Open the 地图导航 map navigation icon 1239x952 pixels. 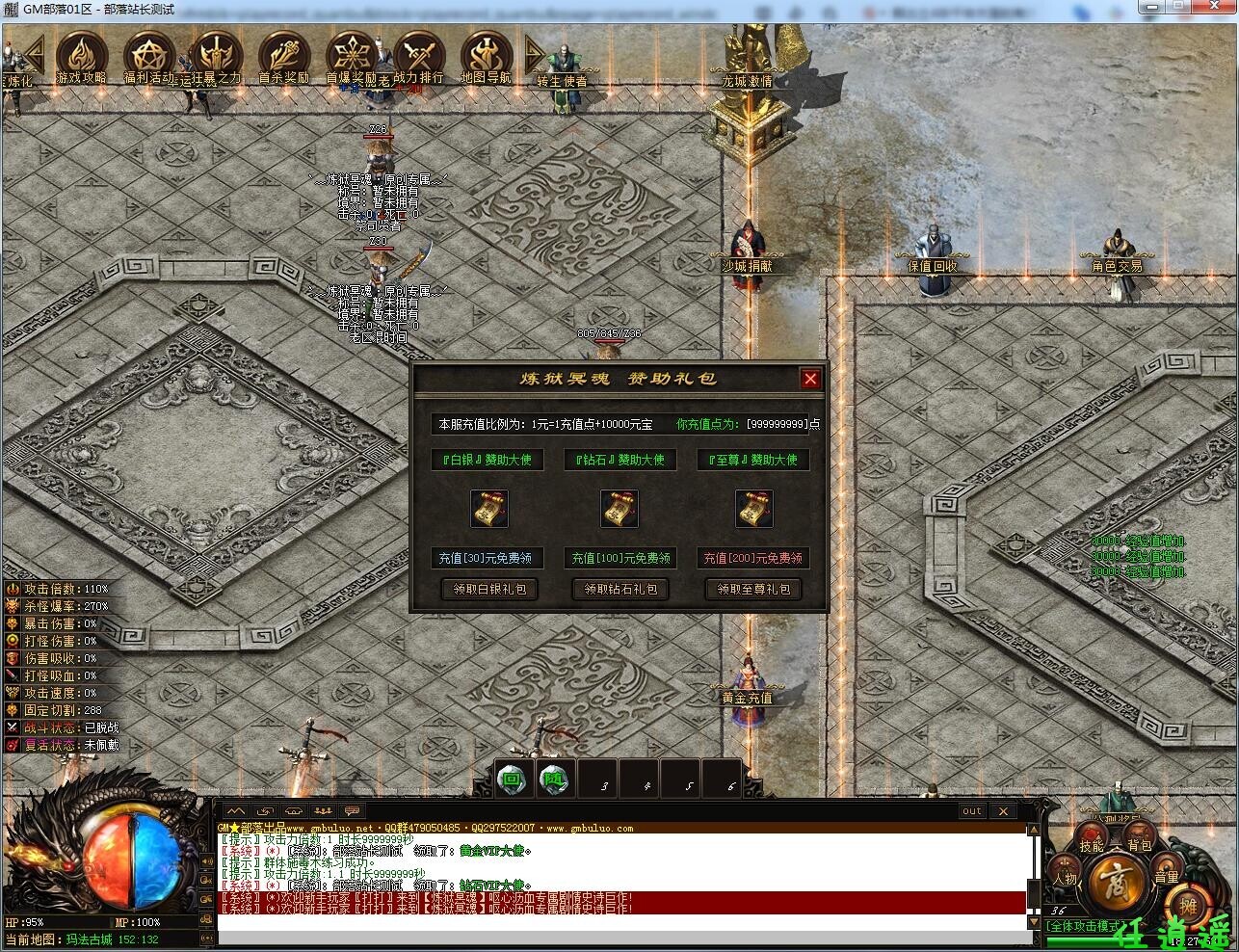pyautogui.click(x=486, y=54)
